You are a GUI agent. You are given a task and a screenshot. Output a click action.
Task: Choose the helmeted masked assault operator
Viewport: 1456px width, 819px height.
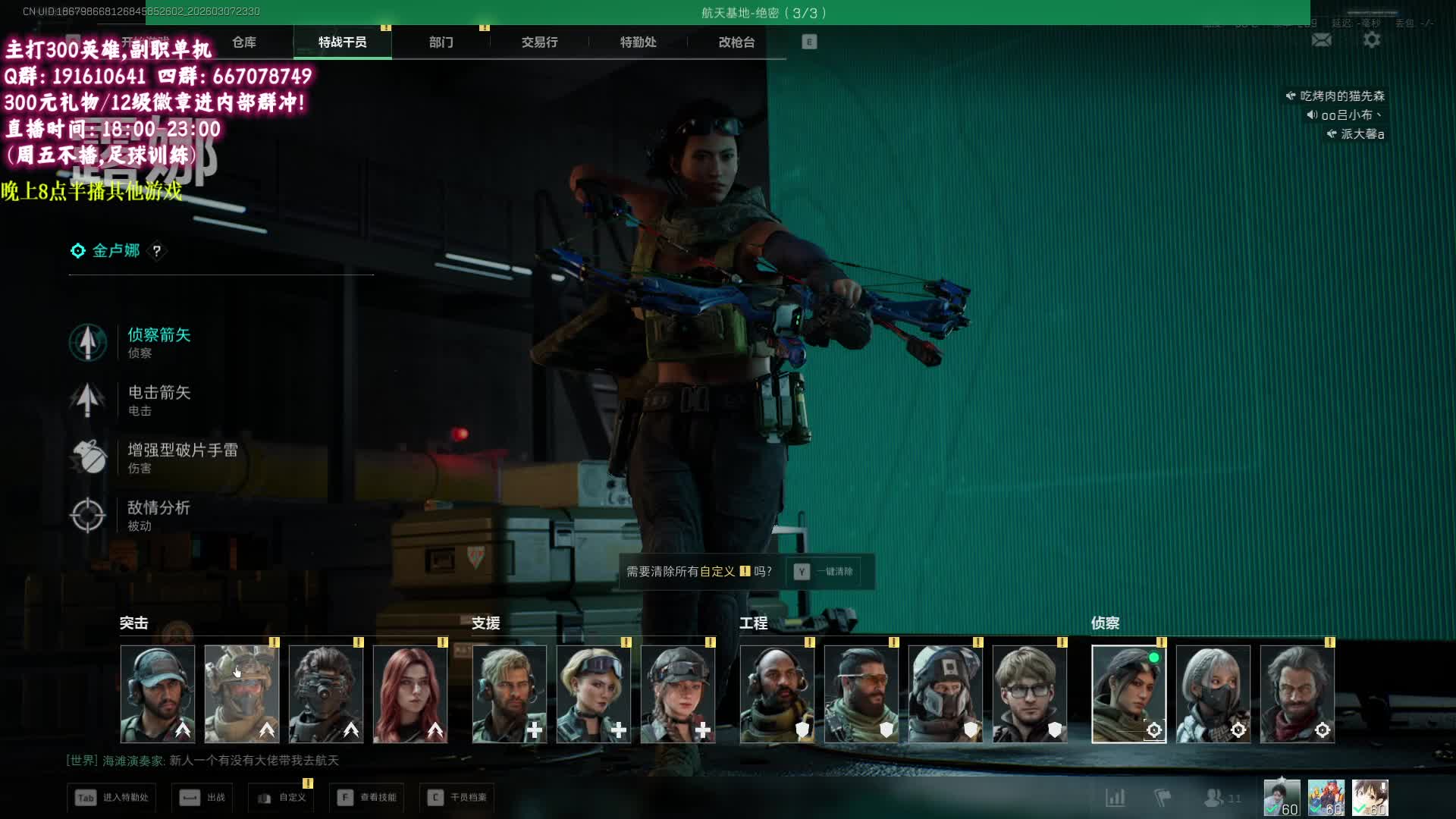point(242,694)
